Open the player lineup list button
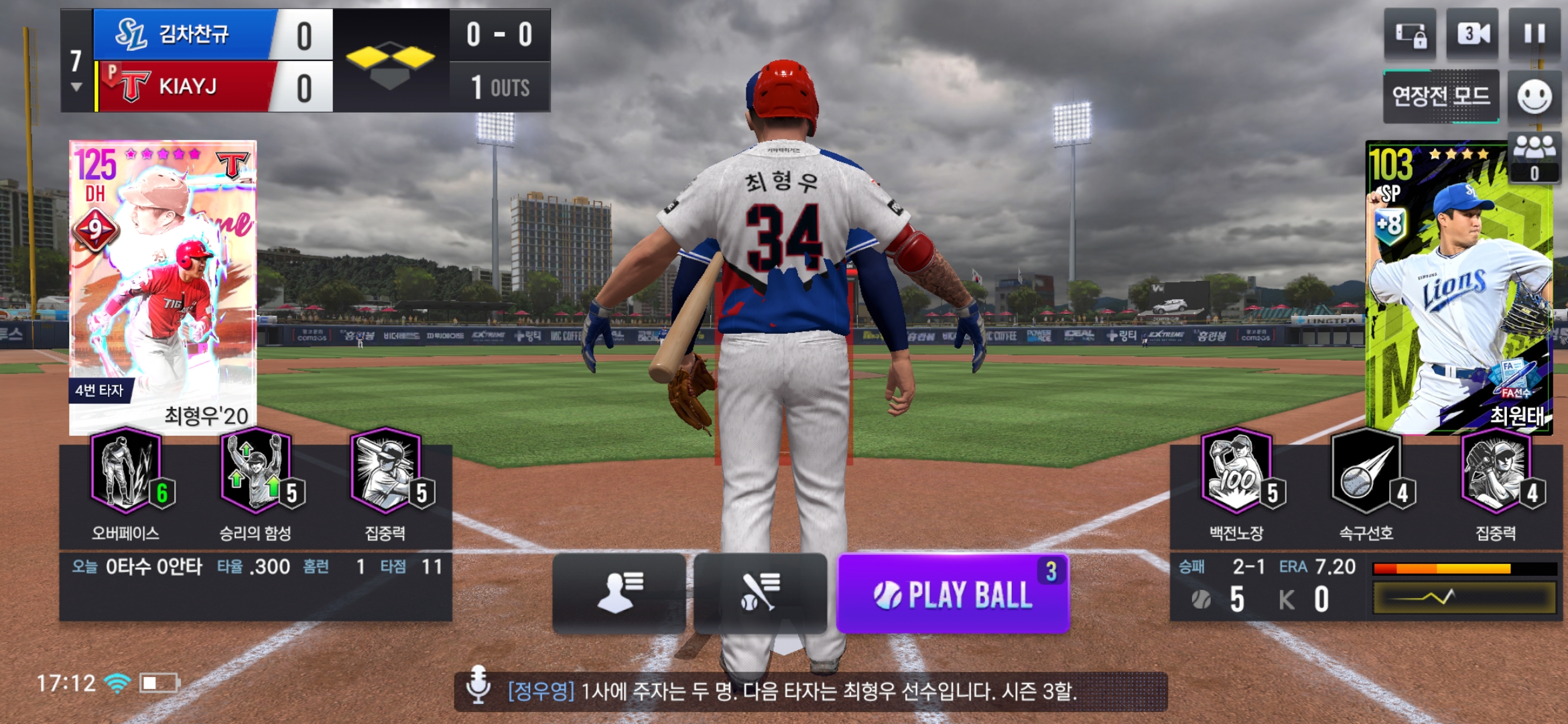Image resolution: width=1568 pixels, height=724 pixels. [619, 593]
